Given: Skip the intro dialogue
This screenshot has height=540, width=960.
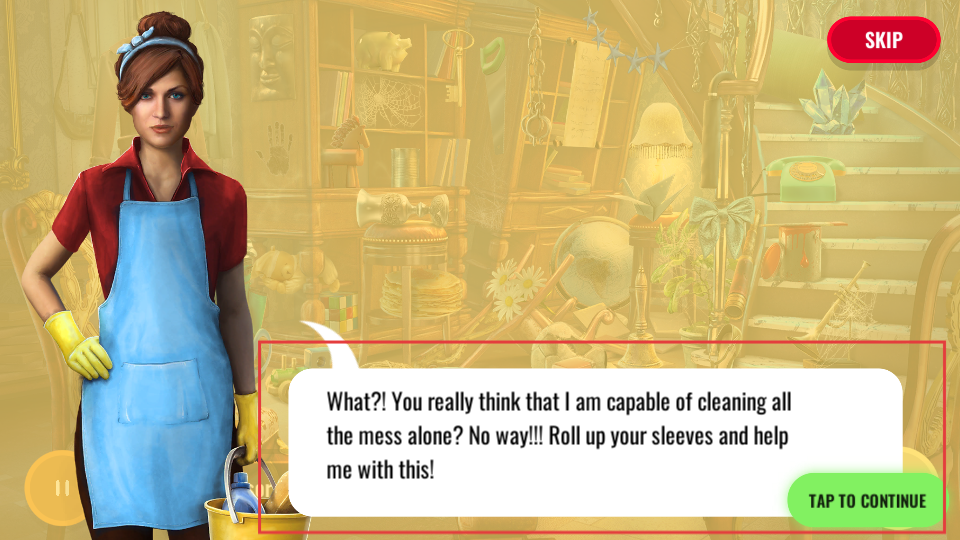Looking at the screenshot, I should click(x=883, y=40).
